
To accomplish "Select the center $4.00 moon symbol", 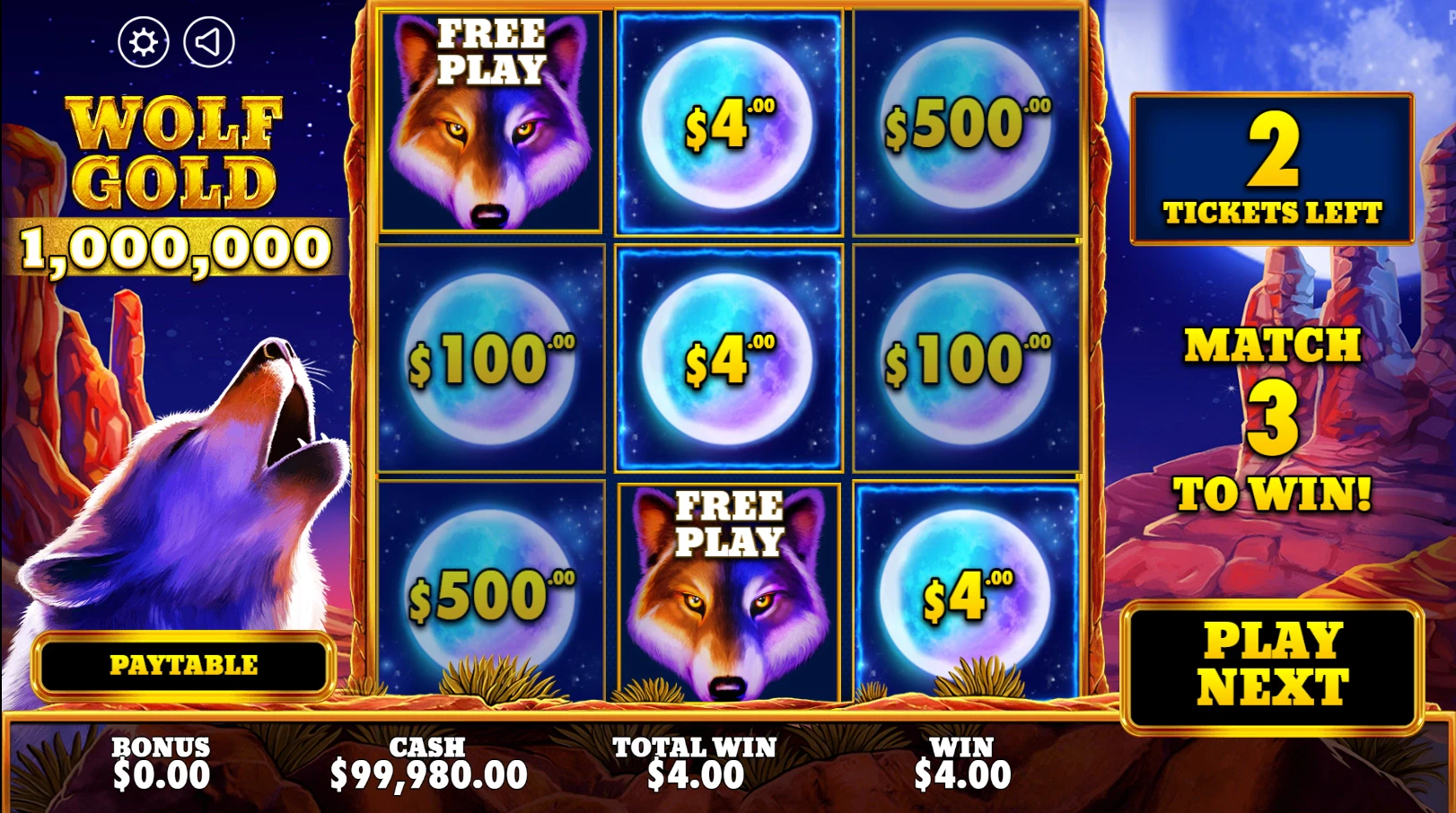I will pos(729,357).
